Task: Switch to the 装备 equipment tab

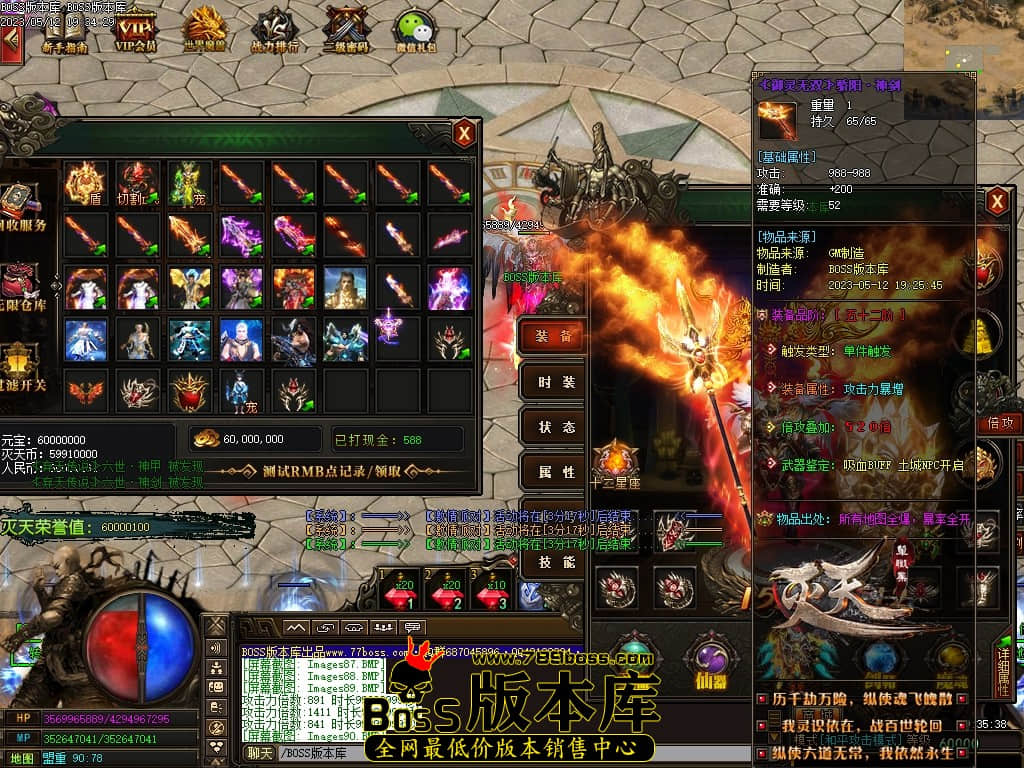Action: point(553,336)
